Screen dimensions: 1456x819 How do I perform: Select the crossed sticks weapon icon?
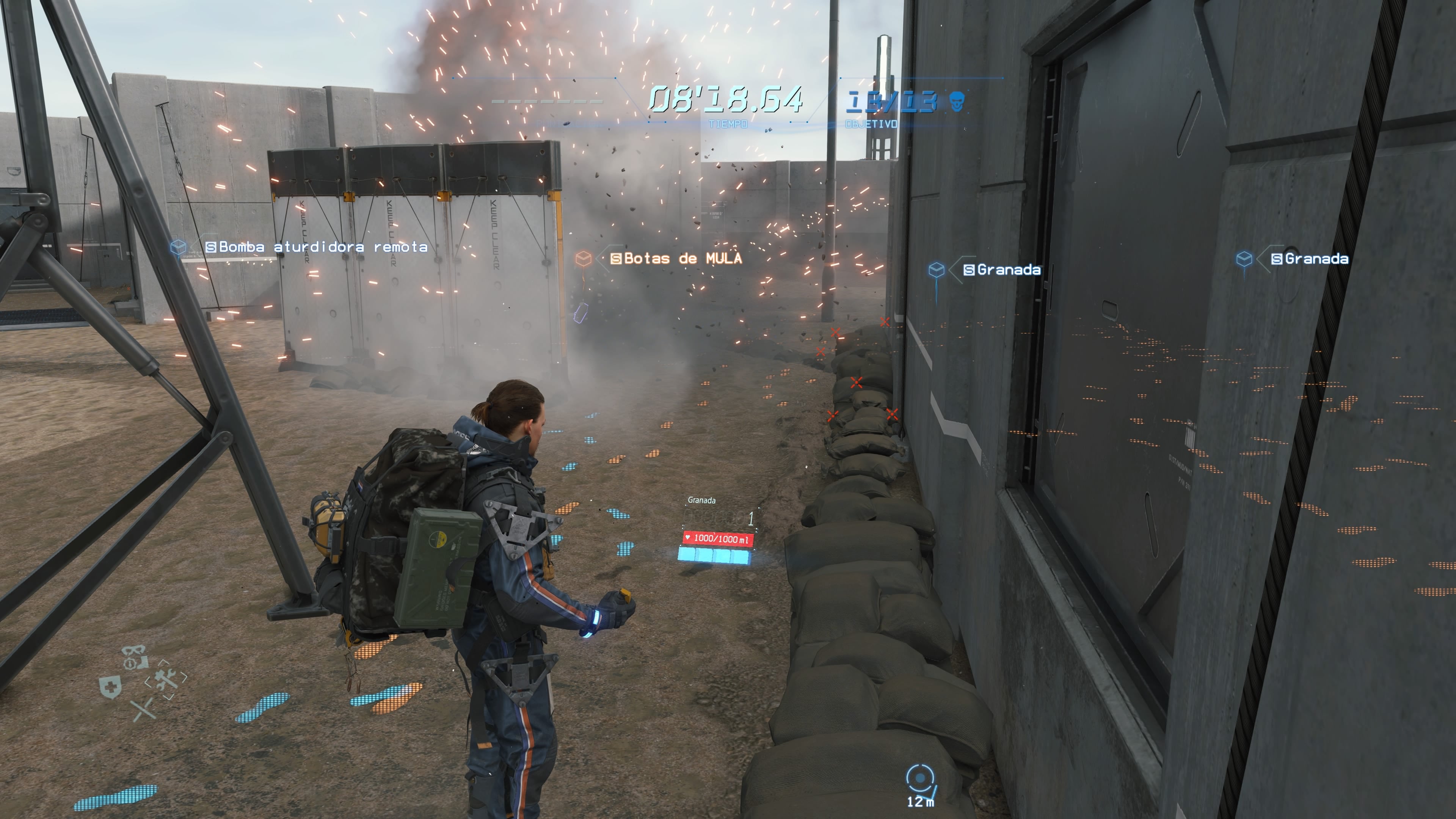pyautogui.click(x=143, y=709)
